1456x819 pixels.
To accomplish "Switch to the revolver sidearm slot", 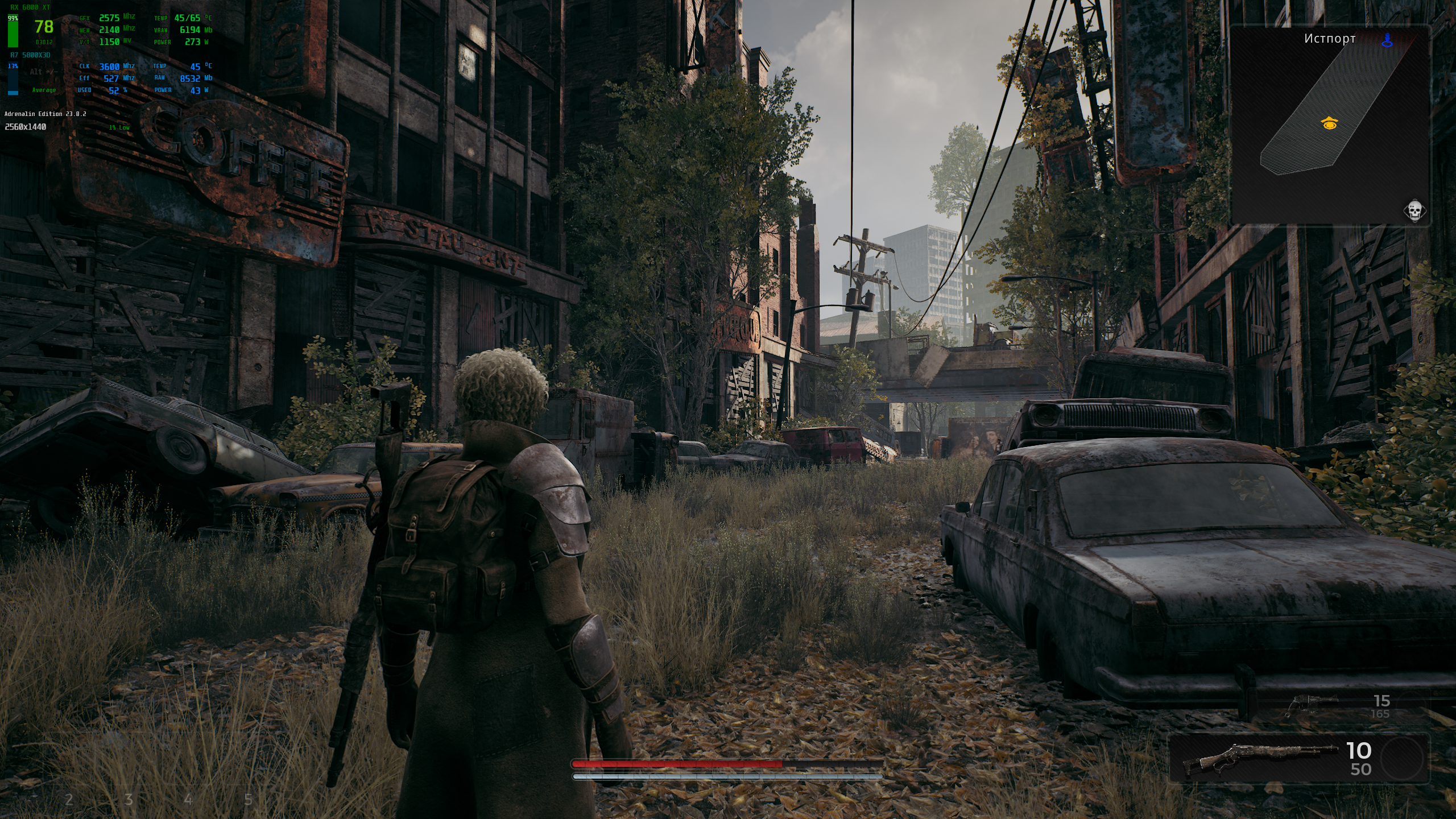I will point(1310,706).
